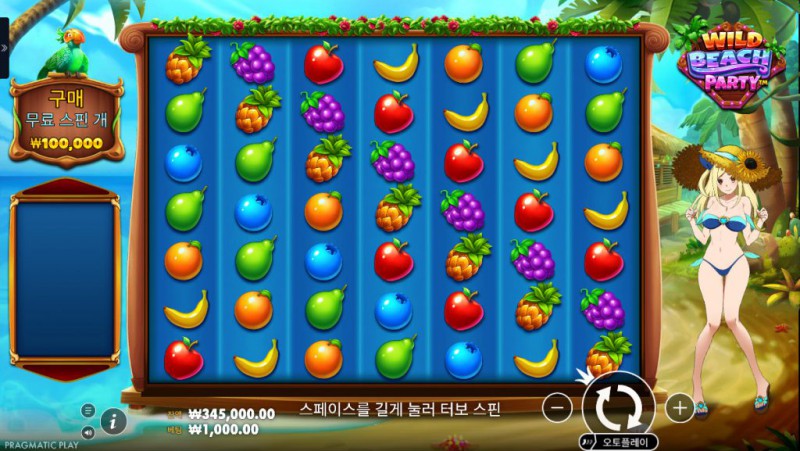The width and height of the screenshot is (800, 451).
Task: Open the game info (i) button
Action: (x=114, y=421)
